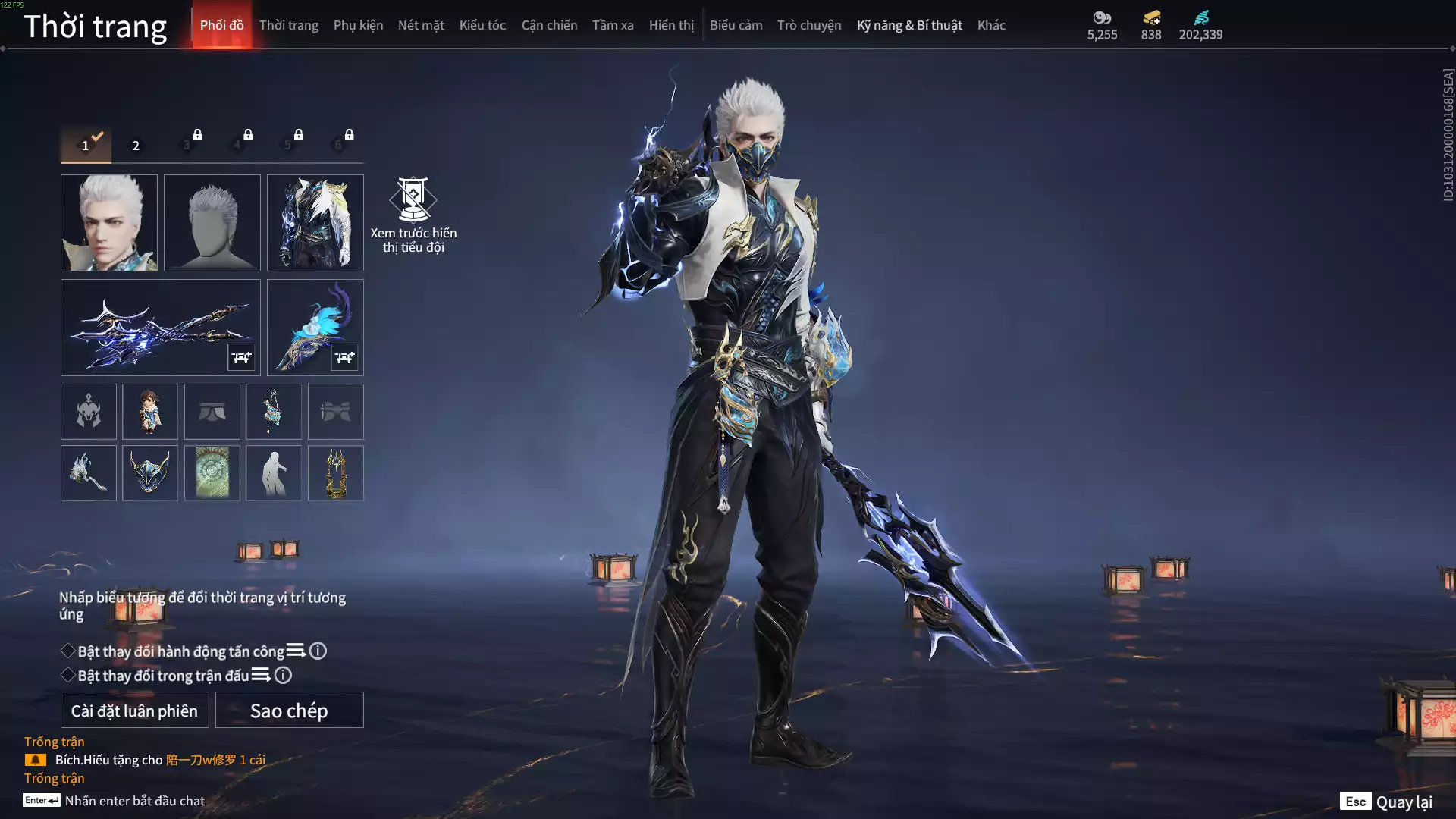Choose the small chibi companion slot

150,412
